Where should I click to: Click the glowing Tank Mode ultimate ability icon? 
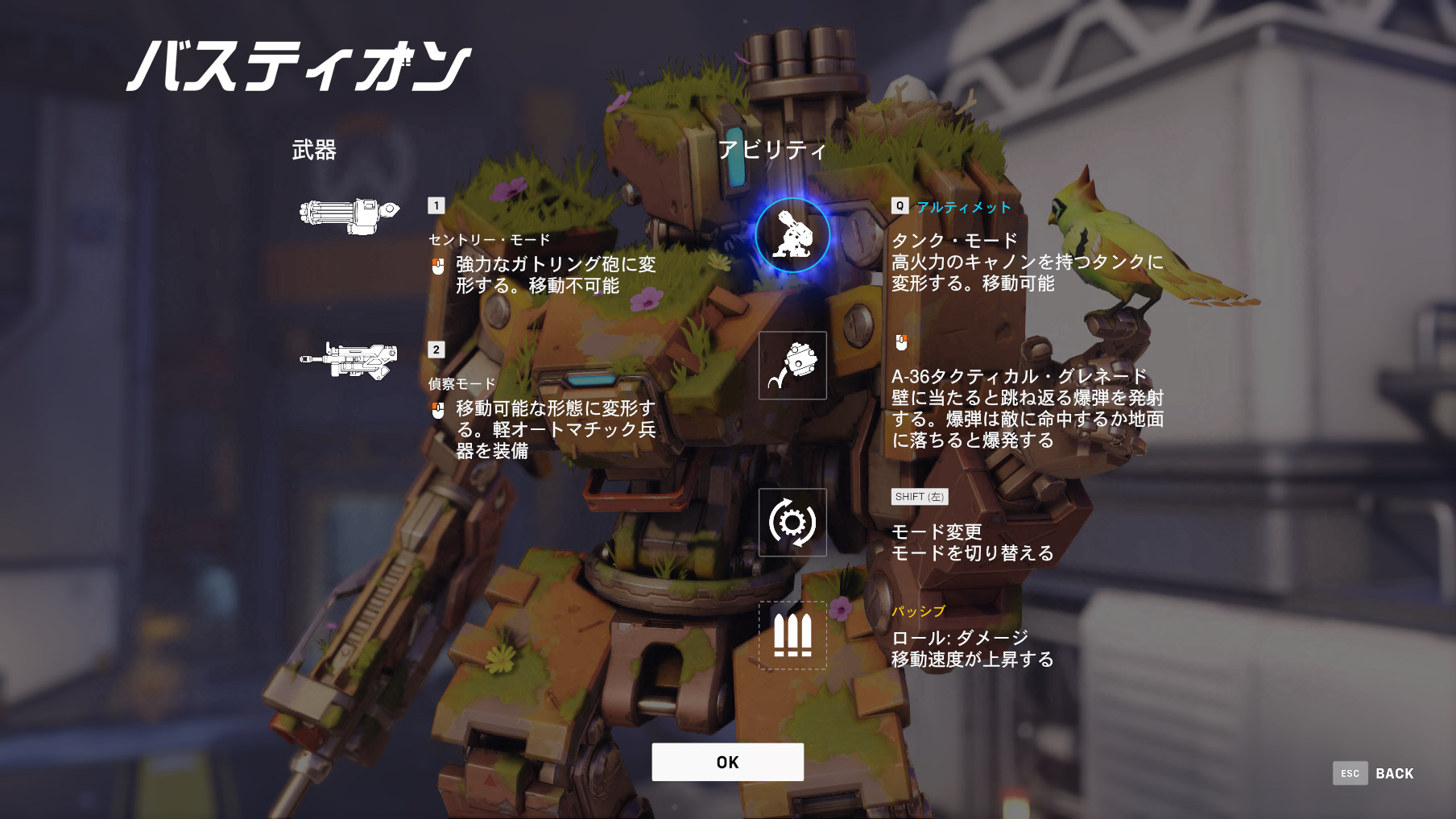point(792,233)
